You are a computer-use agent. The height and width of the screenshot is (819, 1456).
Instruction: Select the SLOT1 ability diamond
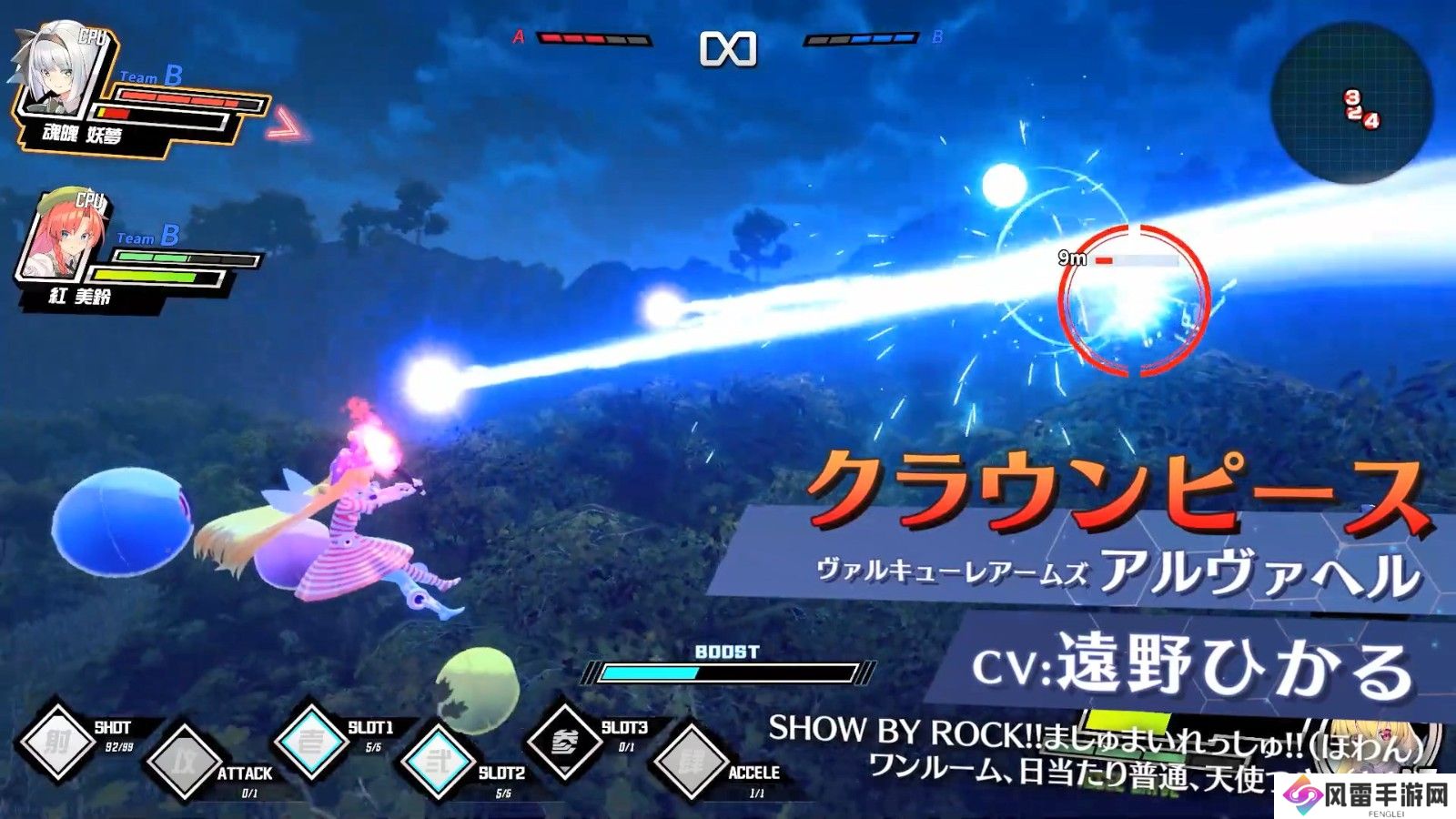click(x=311, y=742)
